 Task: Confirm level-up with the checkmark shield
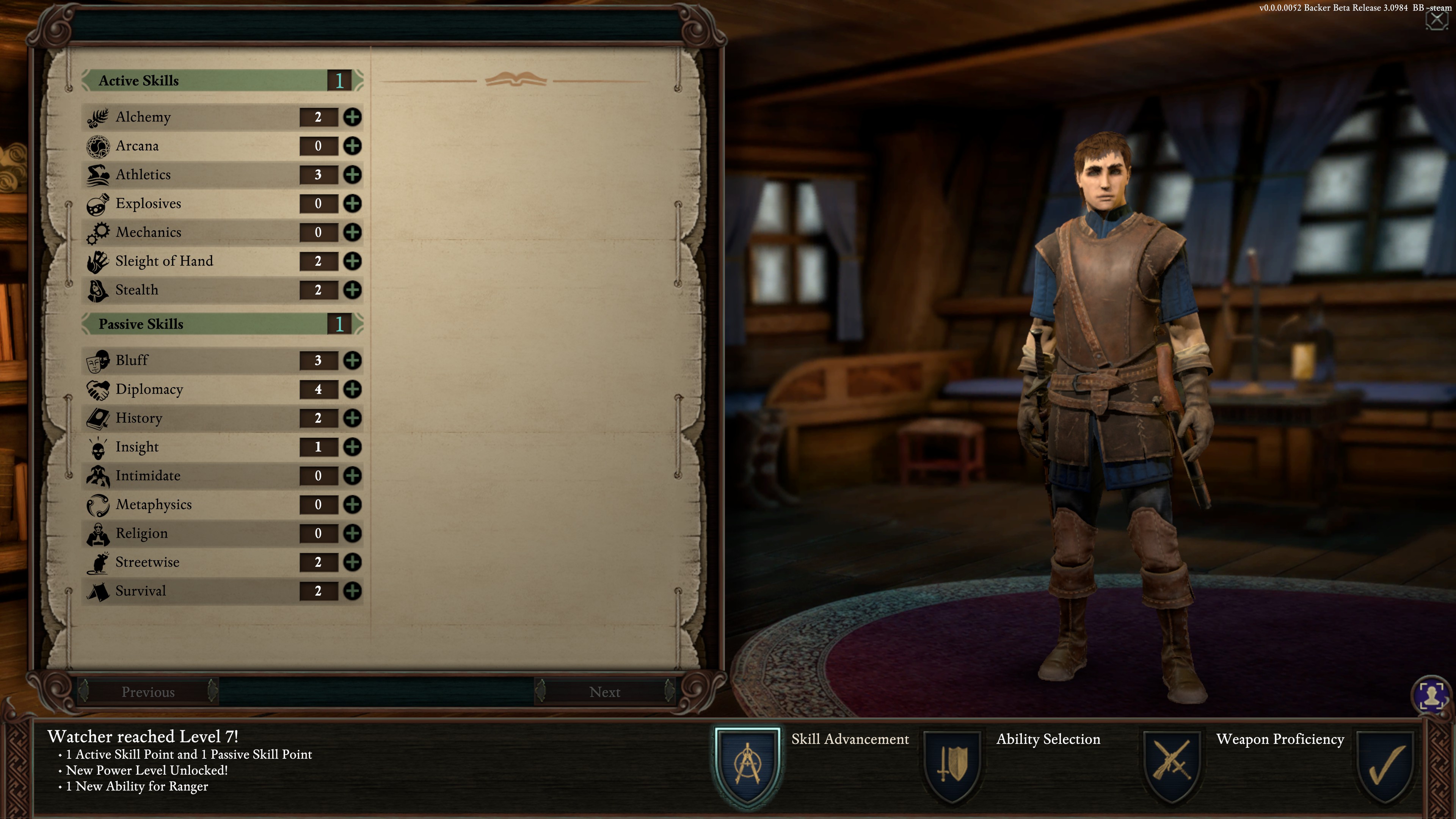pos(1385,766)
